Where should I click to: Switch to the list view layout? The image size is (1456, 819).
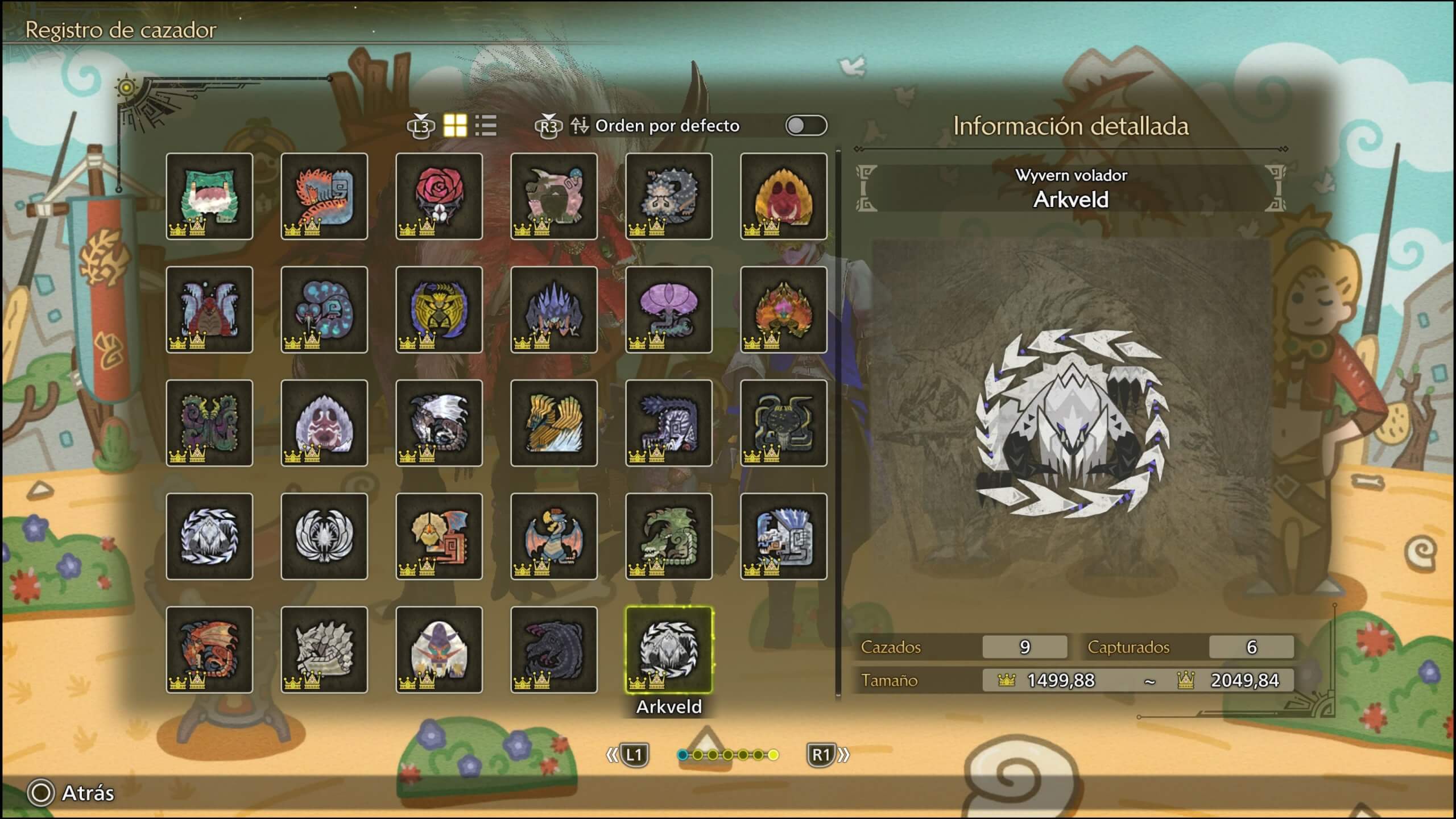tap(486, 126)
